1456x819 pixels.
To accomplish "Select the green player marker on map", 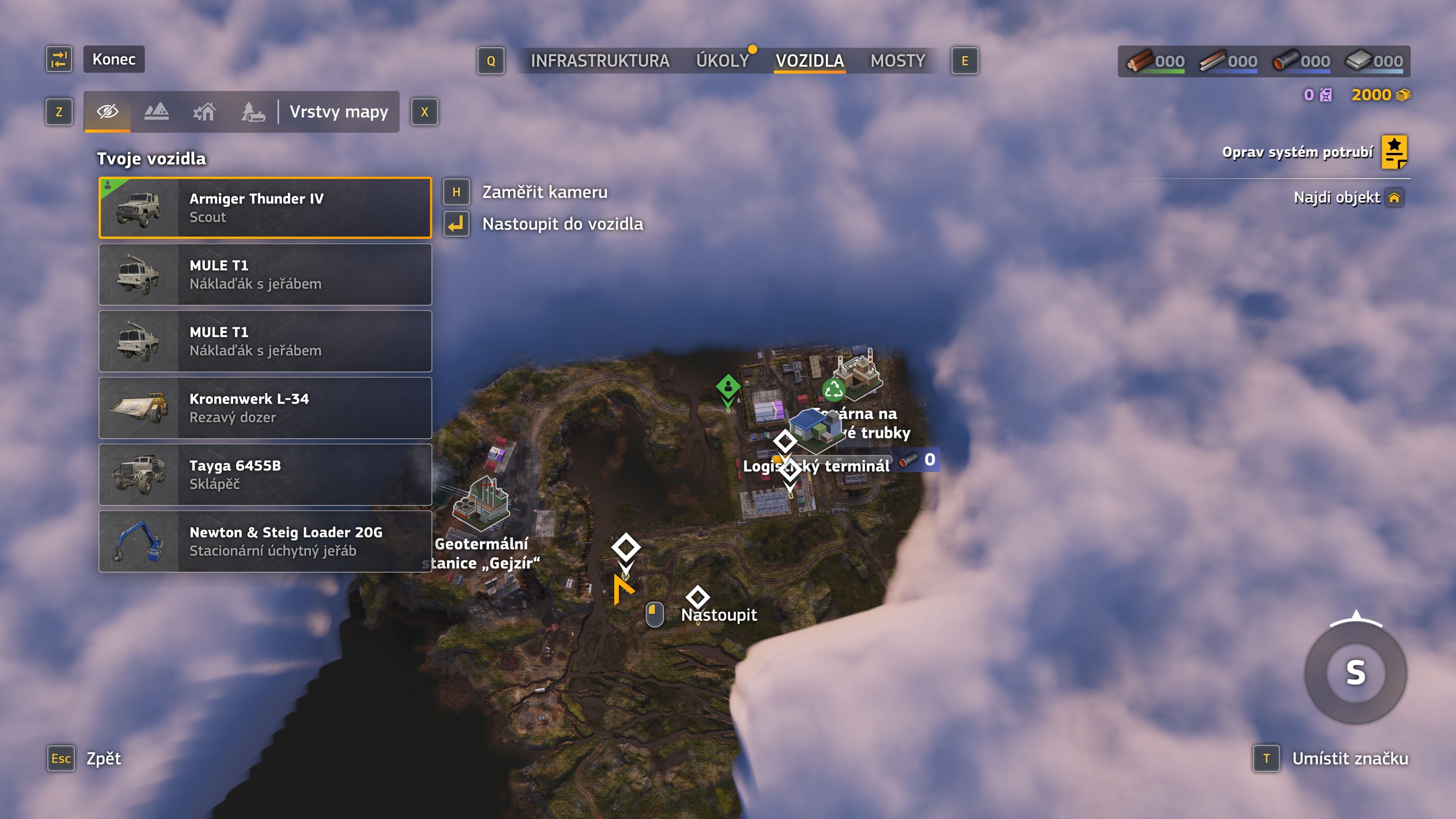I will (x=728, y=388).
